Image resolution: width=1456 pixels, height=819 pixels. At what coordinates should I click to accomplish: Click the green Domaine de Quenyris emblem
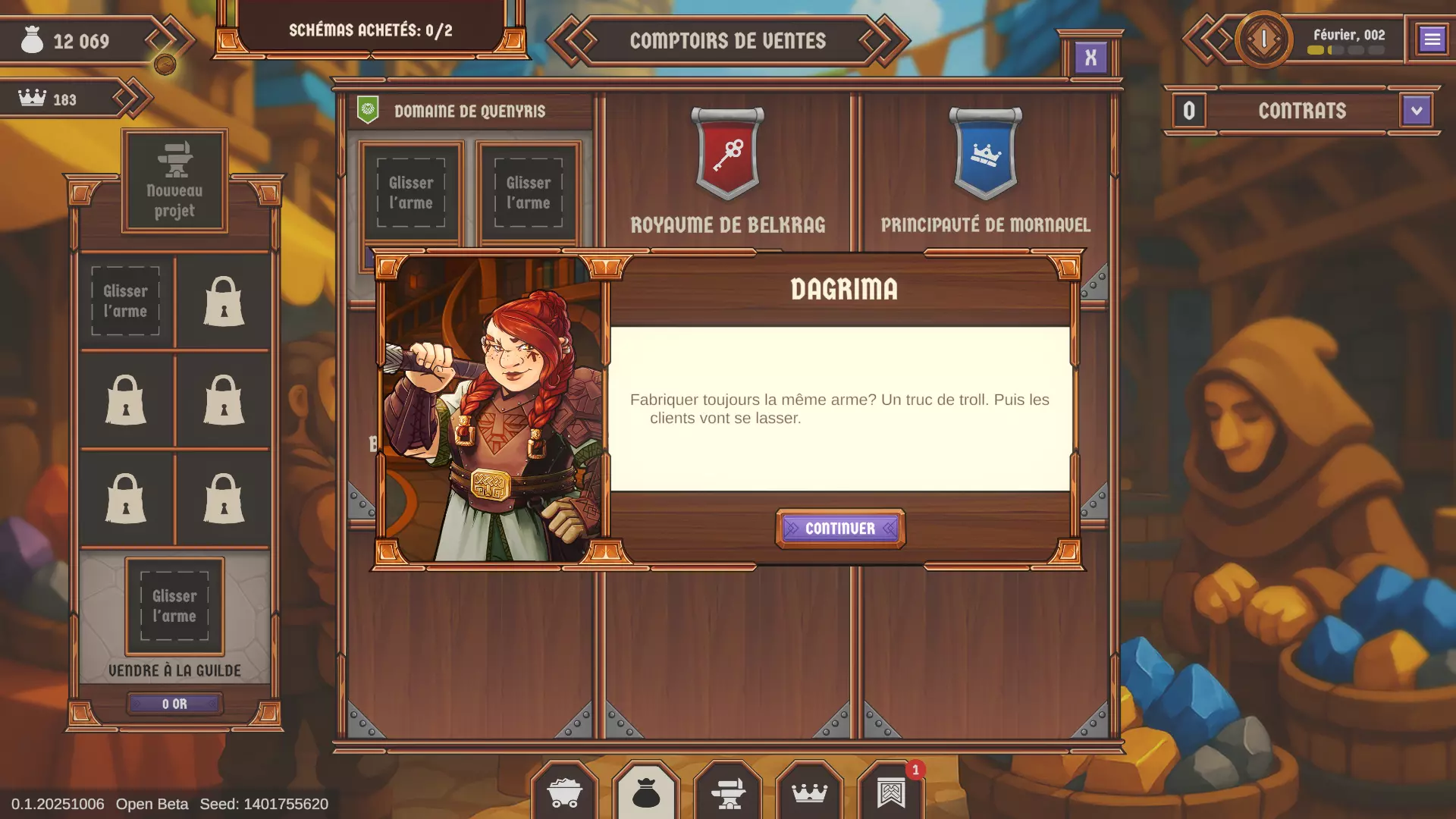[x=369, y=108]
